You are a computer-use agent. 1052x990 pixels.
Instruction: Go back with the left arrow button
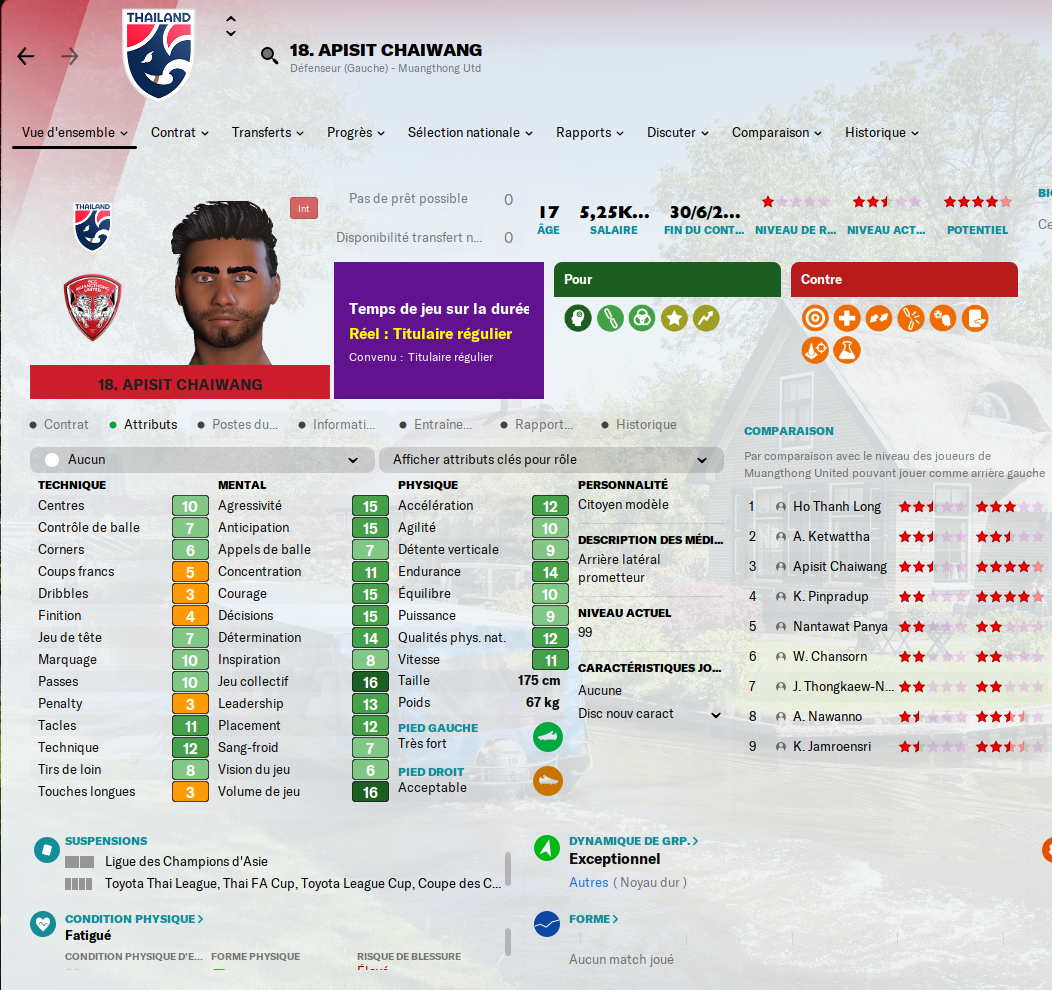tap(26, 56)
